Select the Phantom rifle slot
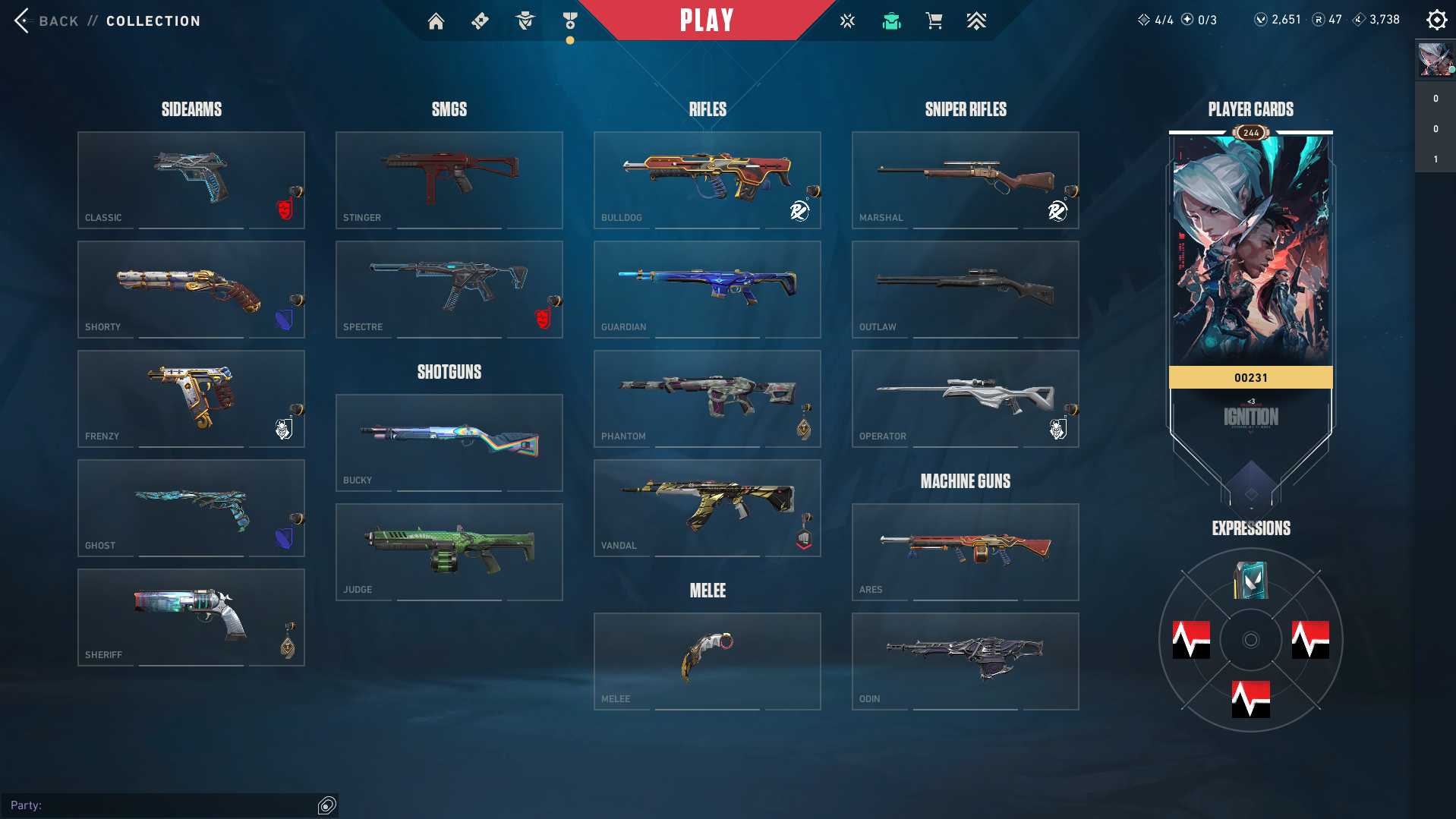This screenshot has width=1456, height=819. (708, 398)
